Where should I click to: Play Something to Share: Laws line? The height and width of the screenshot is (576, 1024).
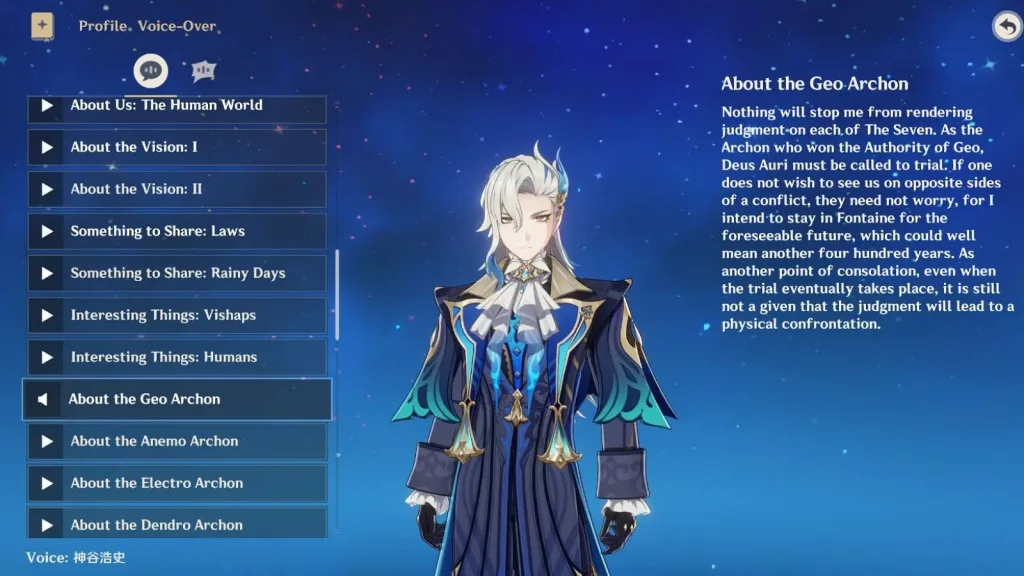tap(176, 231)
